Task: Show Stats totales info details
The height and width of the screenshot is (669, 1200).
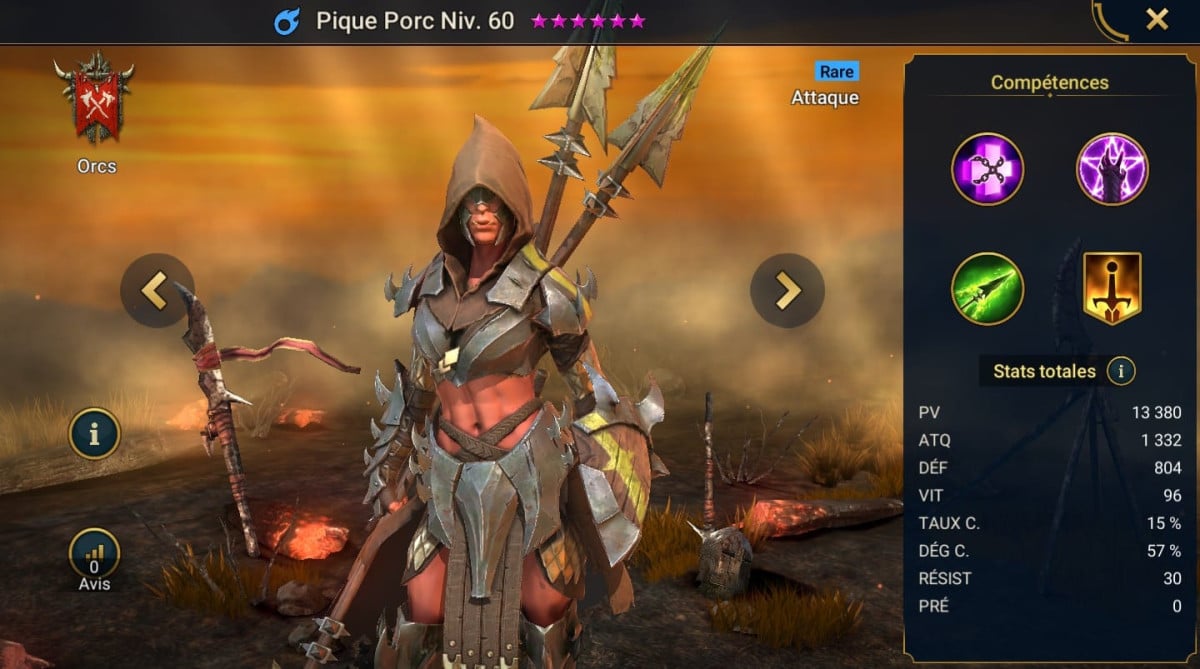Action: [x=1121, y=372]
